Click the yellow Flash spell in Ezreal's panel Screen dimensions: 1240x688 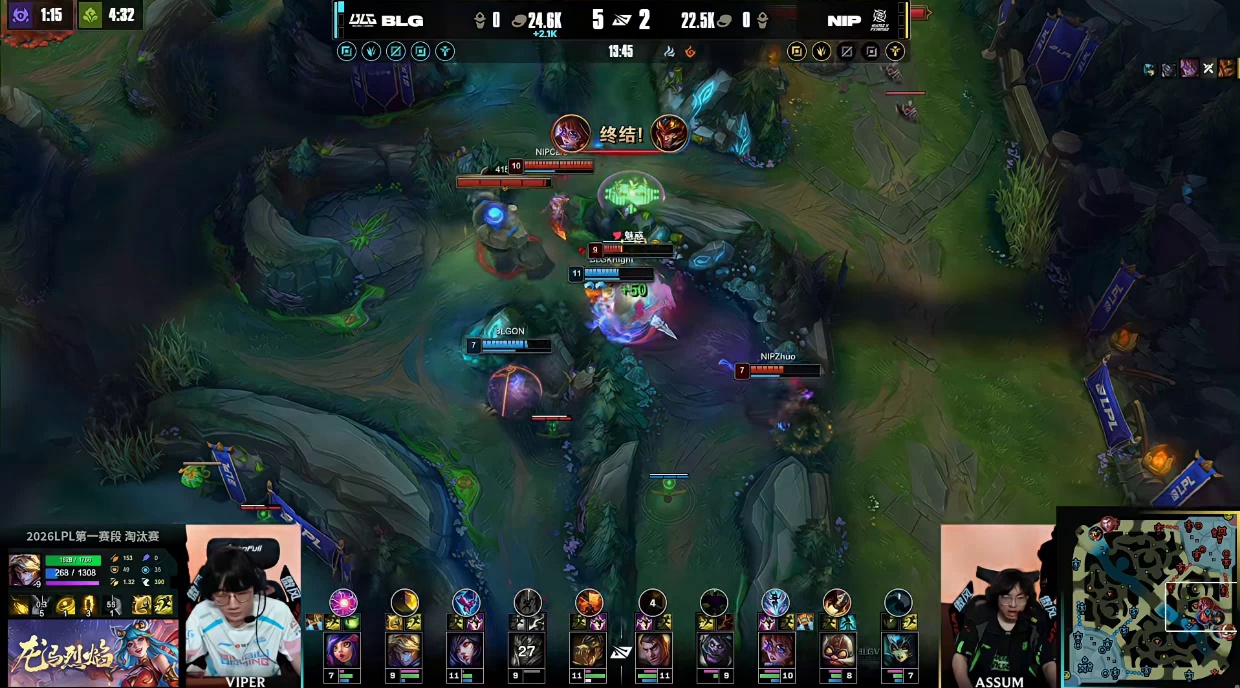click(x=163, y=604)
